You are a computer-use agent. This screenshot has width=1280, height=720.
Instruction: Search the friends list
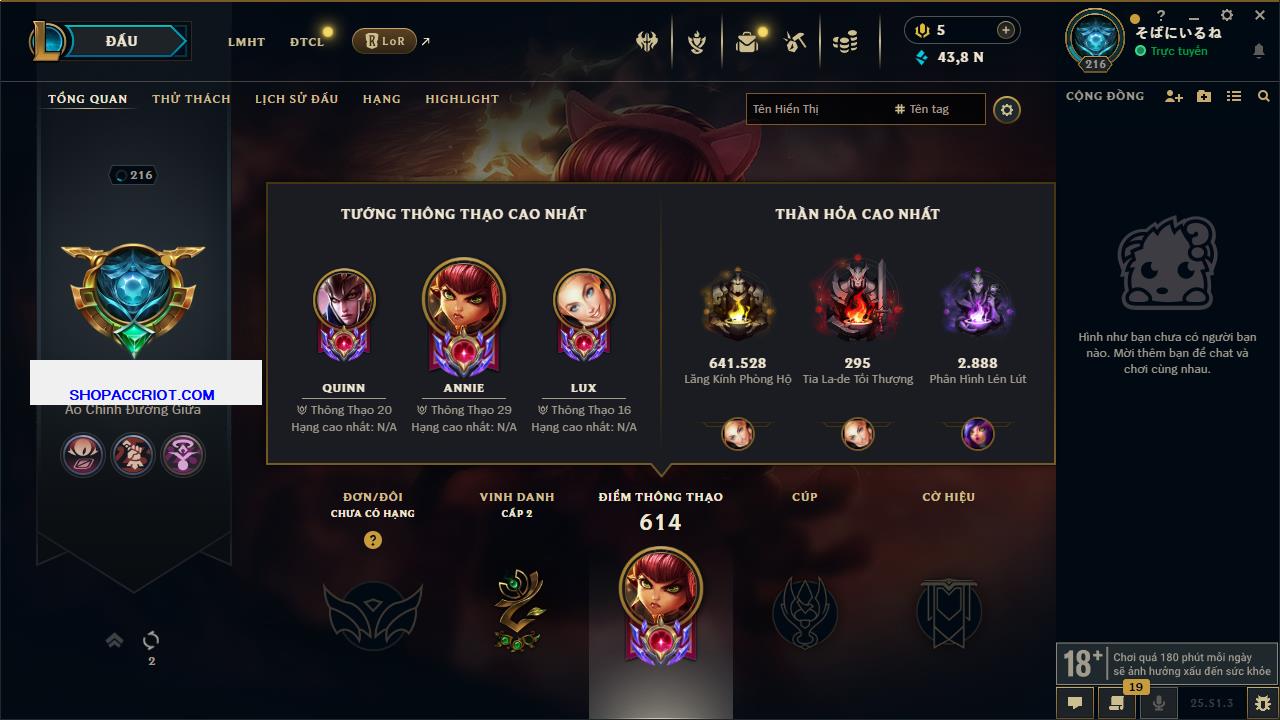(1264, 97)
